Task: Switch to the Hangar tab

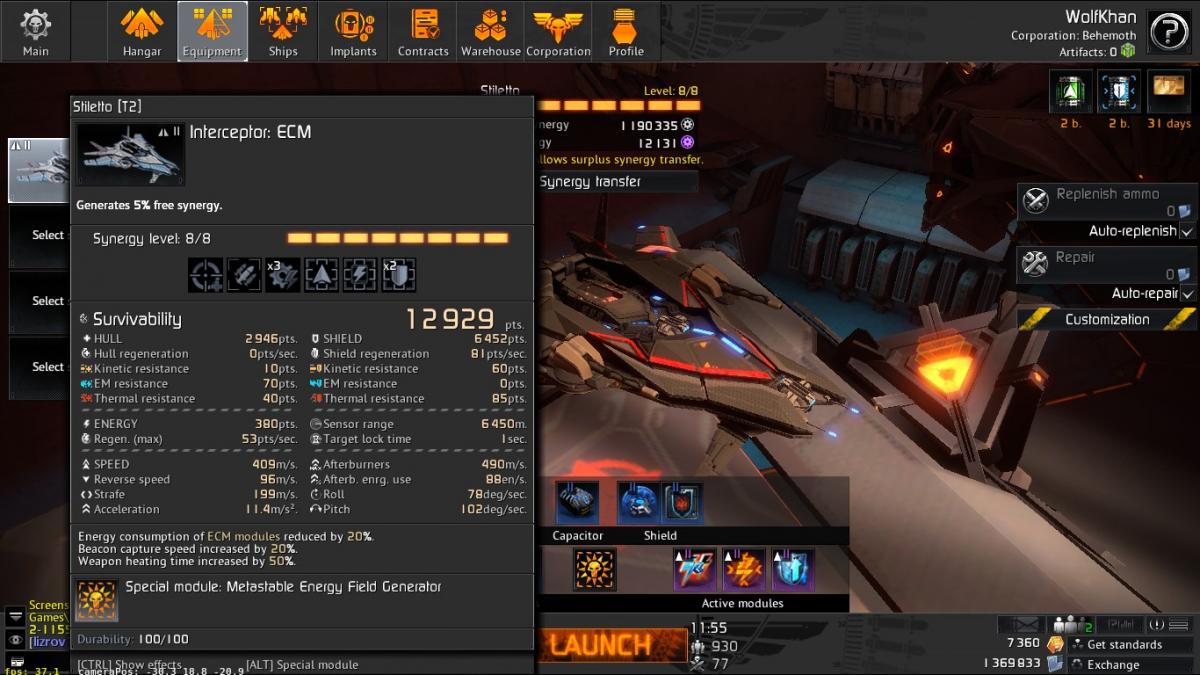Action: (x=142, y=31)
